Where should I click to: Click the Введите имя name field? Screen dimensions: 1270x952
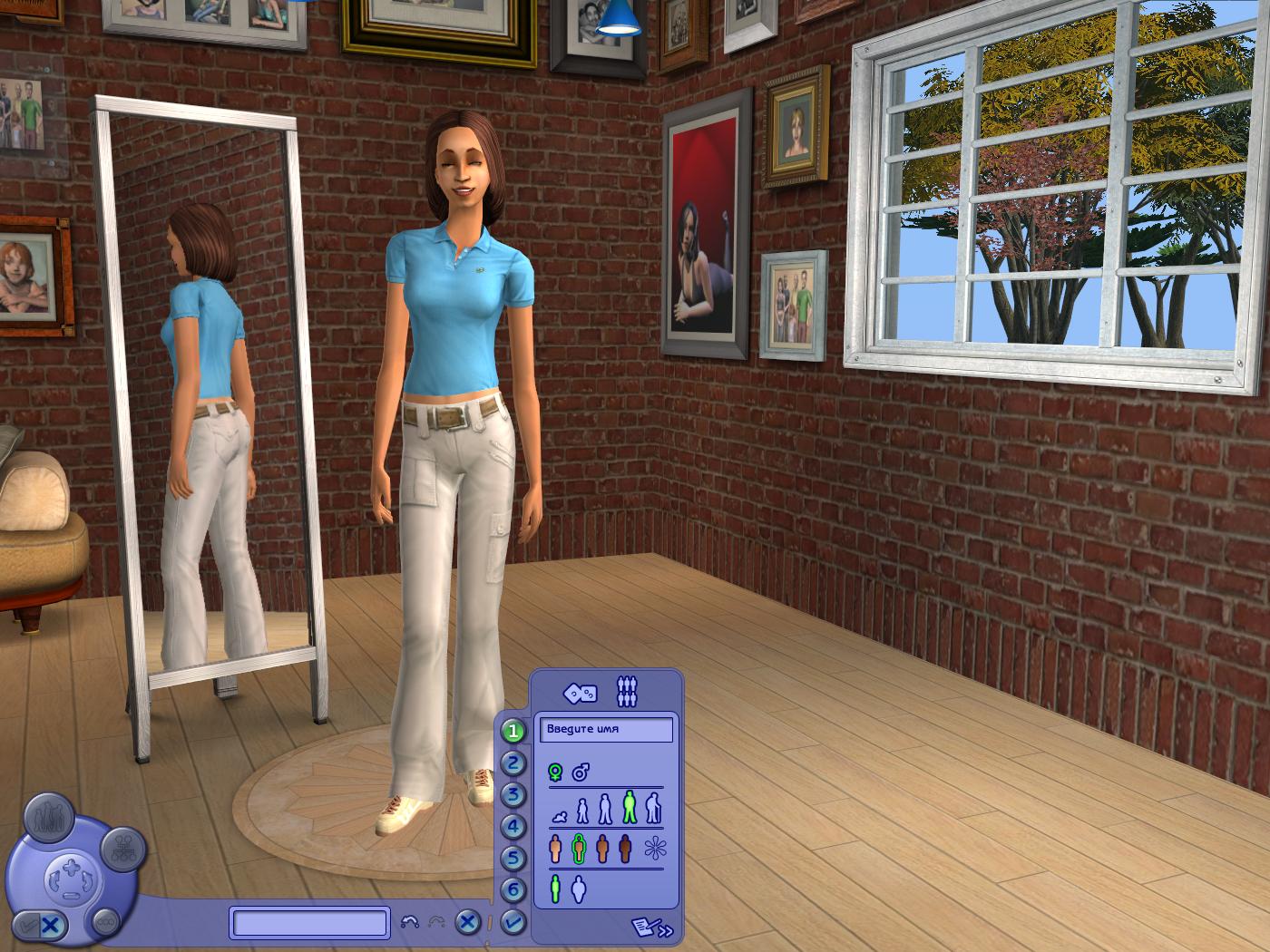[607, 728]
